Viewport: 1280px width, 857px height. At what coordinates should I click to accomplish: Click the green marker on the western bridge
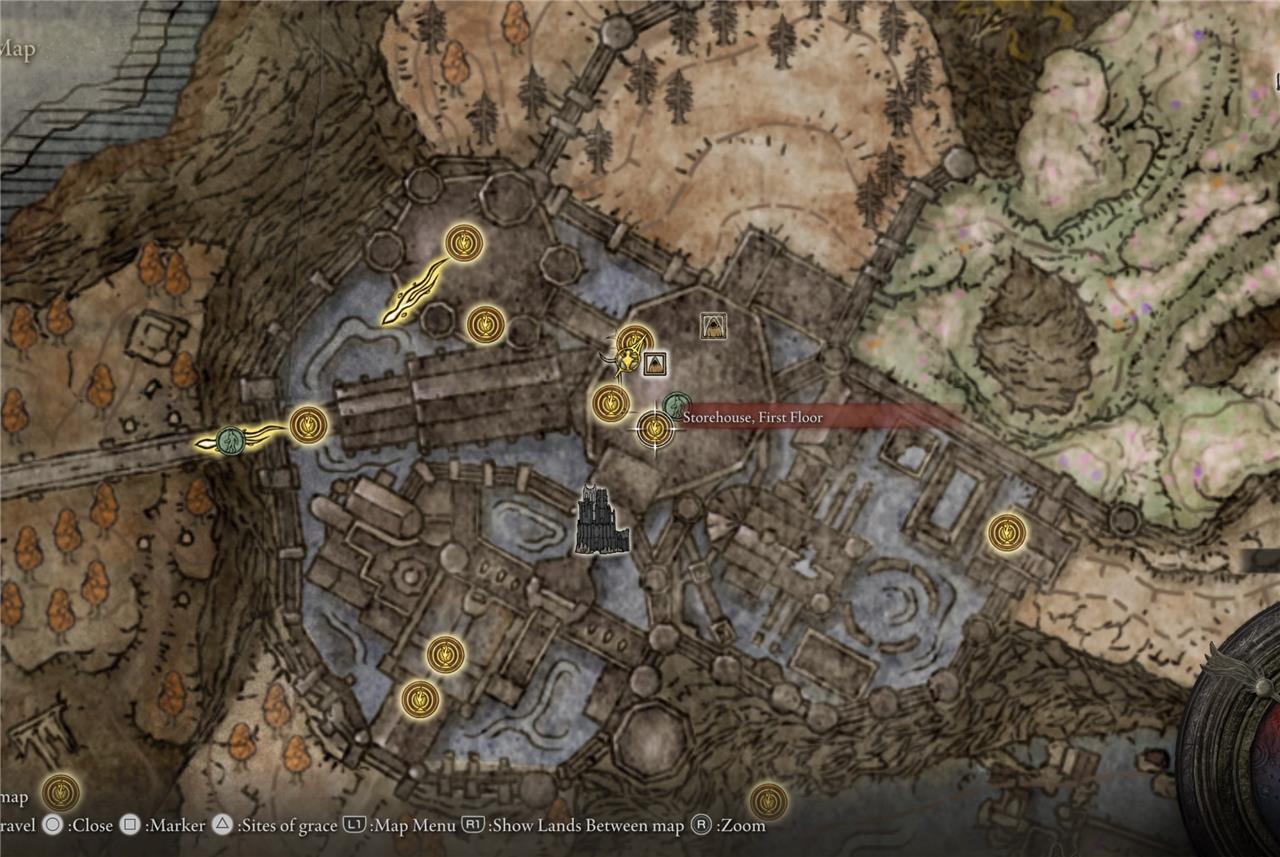pyautogui.click(x=232, y=440)
